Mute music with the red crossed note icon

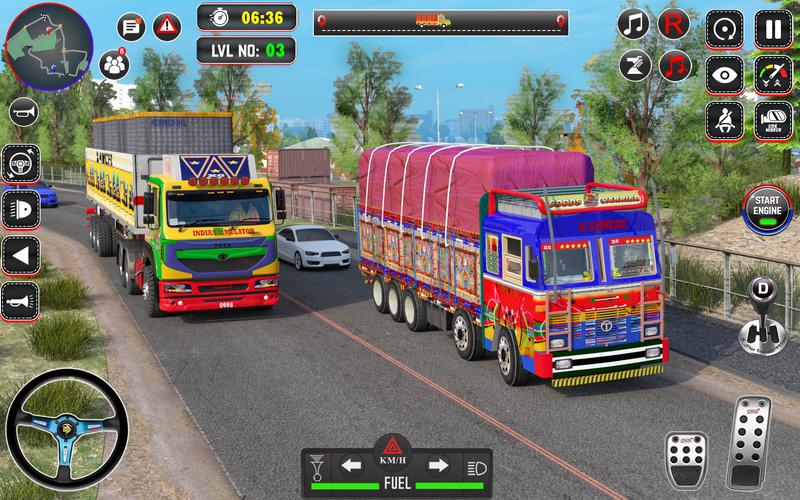tap(675, 66)
